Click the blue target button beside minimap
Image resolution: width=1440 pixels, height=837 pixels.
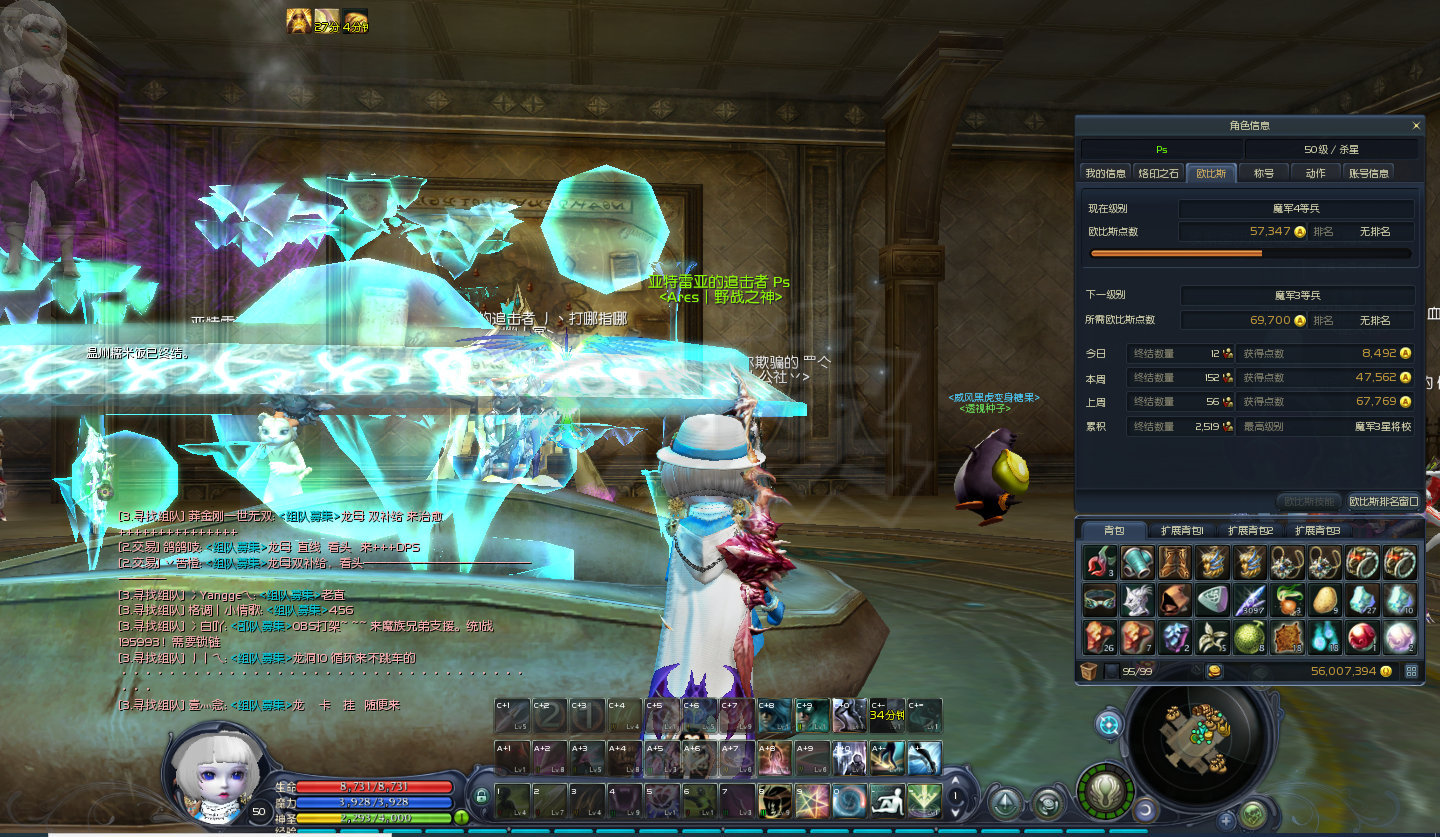1109,723
